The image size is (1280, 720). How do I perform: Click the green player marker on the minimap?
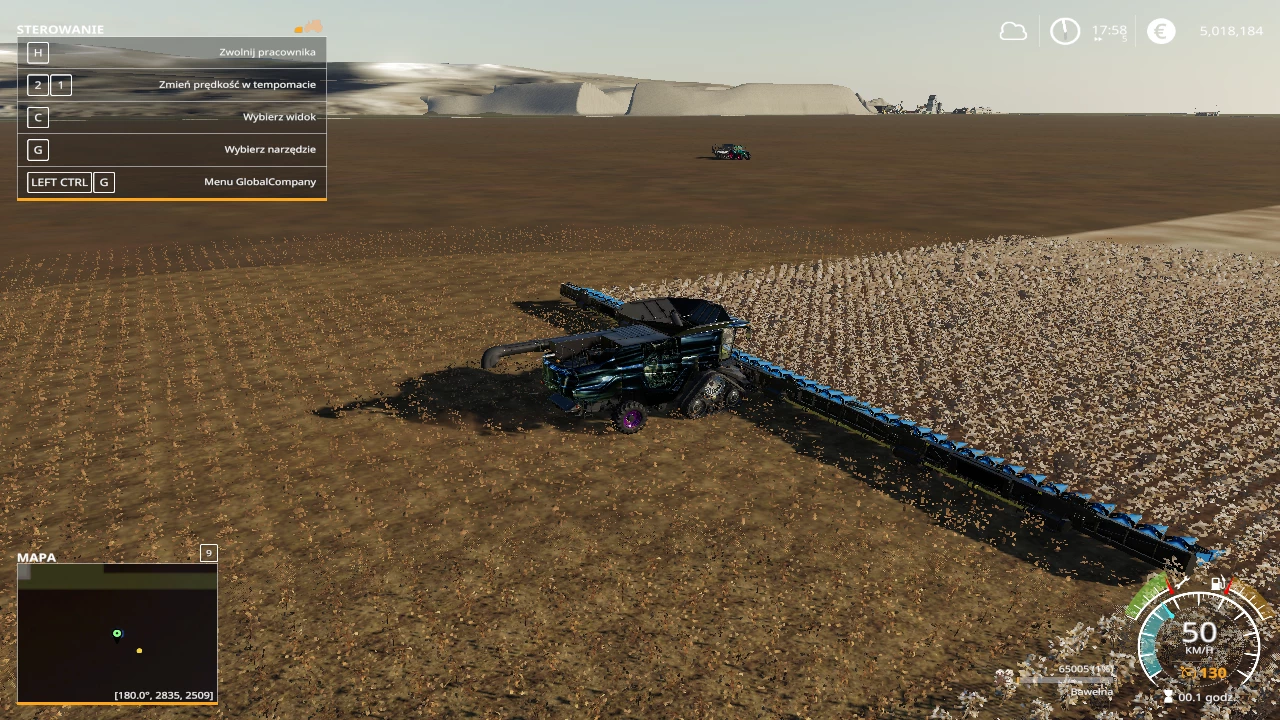coord(117,633)
